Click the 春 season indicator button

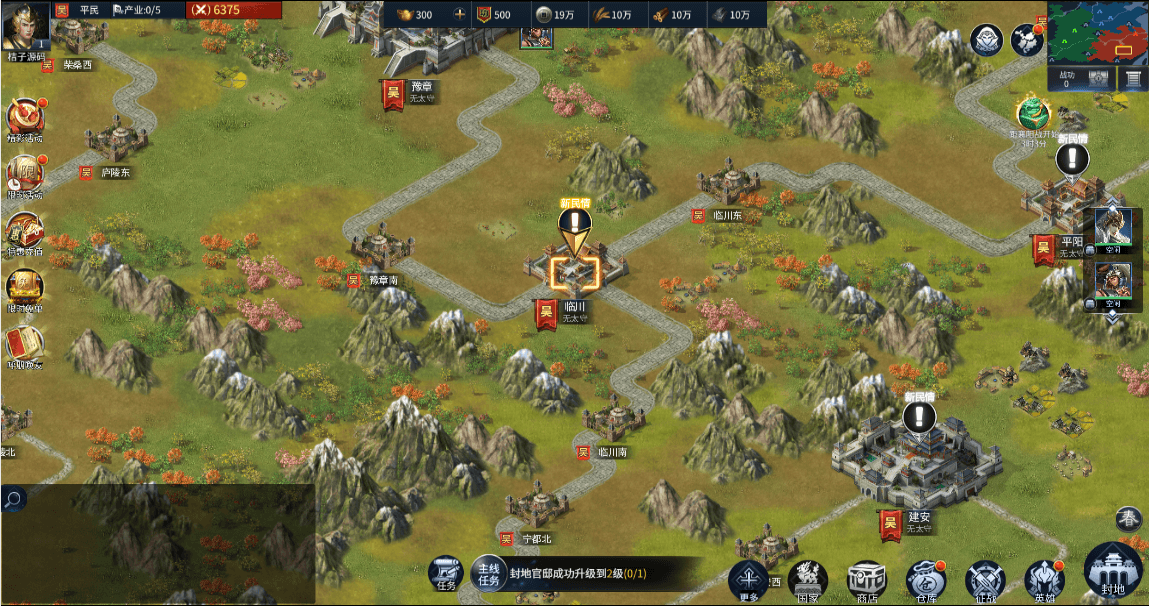click(x=1129, y=519)
